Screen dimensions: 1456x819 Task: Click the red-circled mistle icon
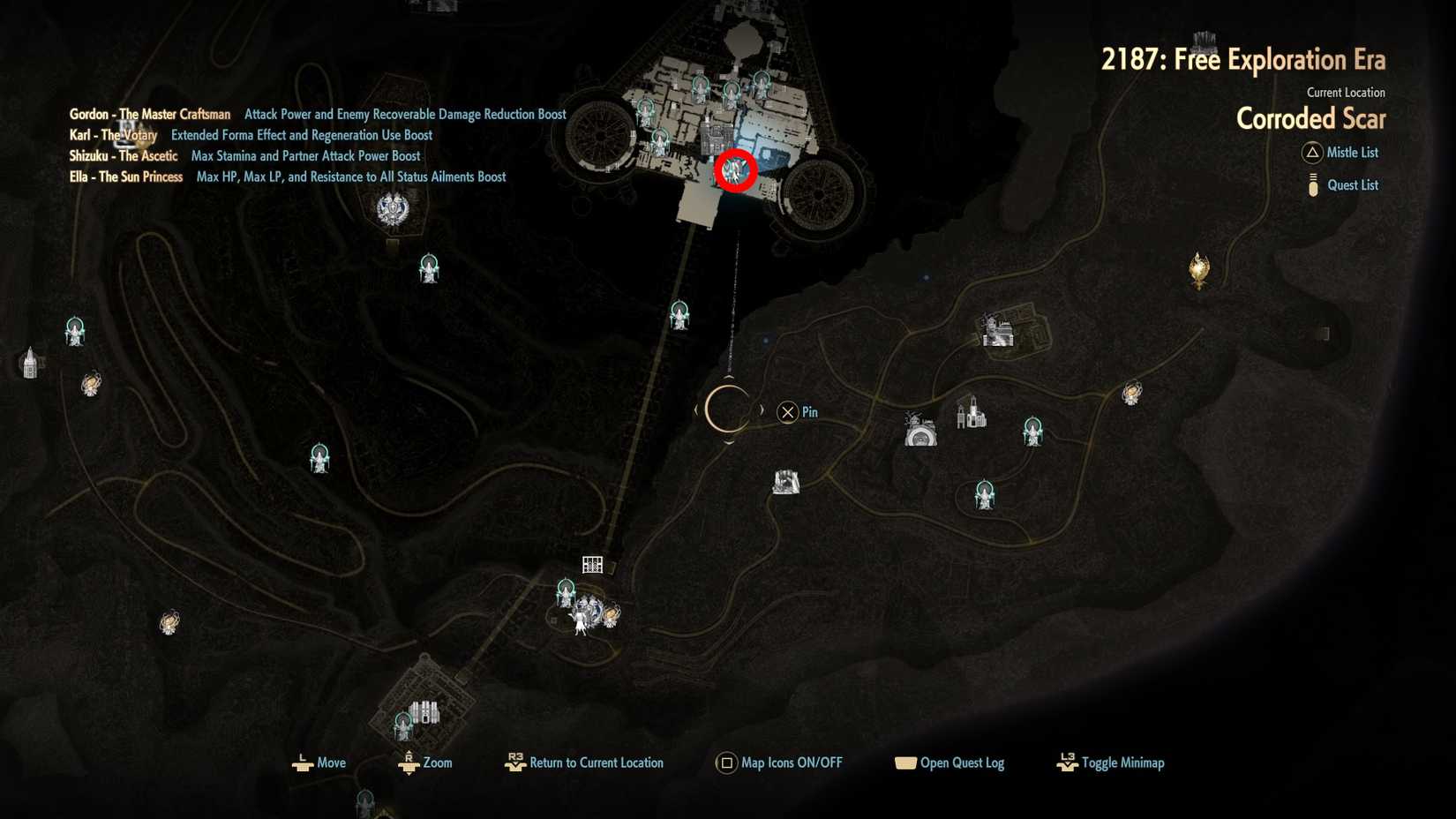click(738, 171)
